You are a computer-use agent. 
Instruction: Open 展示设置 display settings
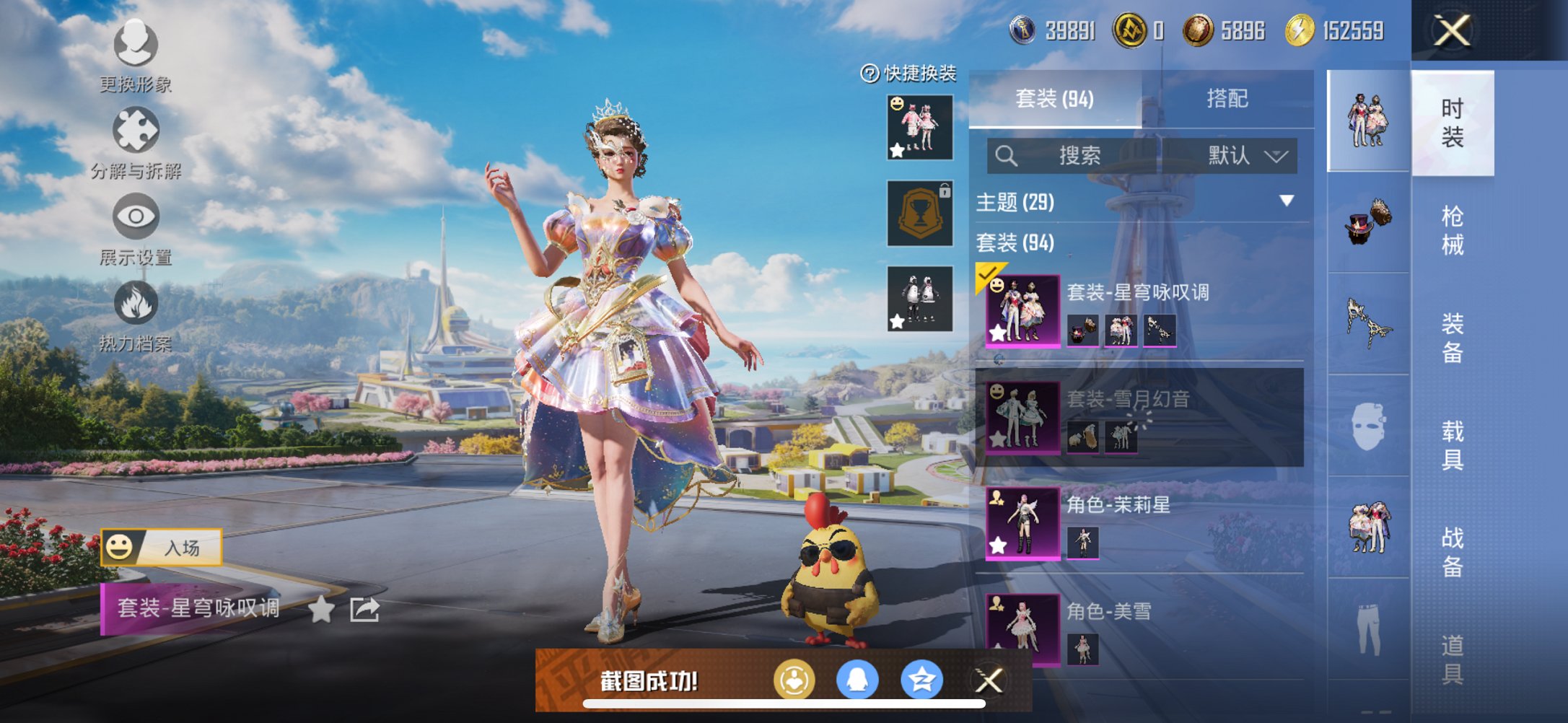[x=136, y=216]
